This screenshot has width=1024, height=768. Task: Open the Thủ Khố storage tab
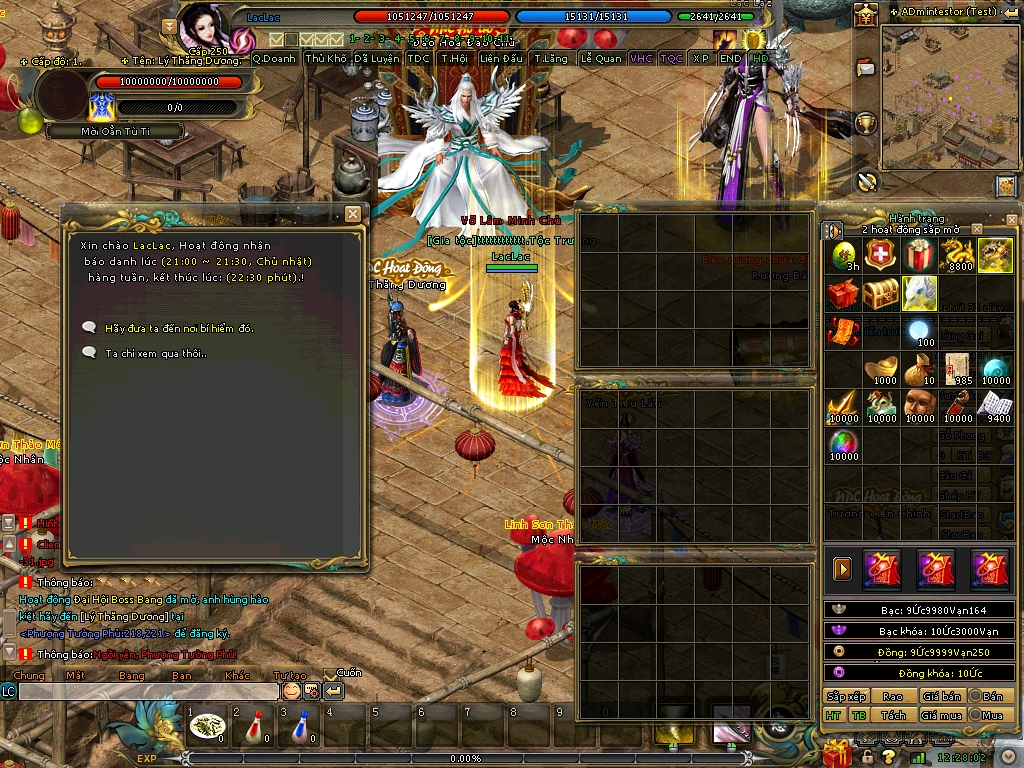pyautogui.click(x=327, y=59)
